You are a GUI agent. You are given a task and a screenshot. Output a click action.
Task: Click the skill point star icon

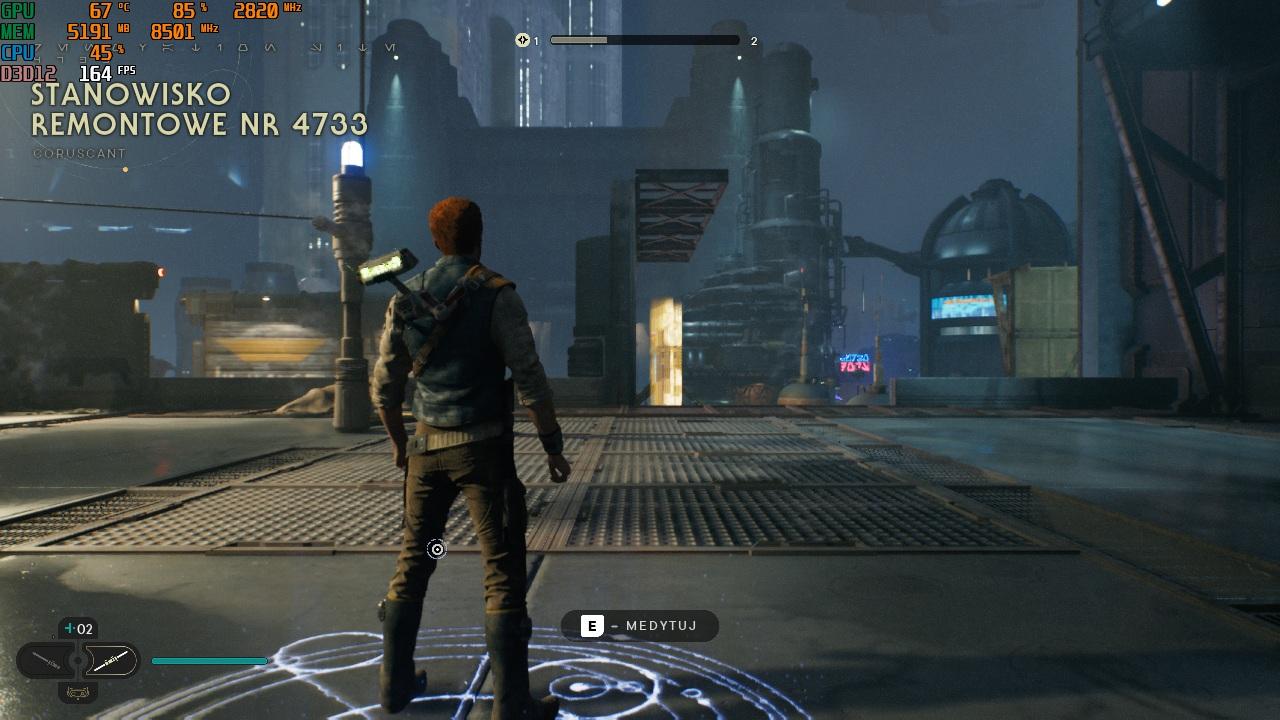point(522,40)
